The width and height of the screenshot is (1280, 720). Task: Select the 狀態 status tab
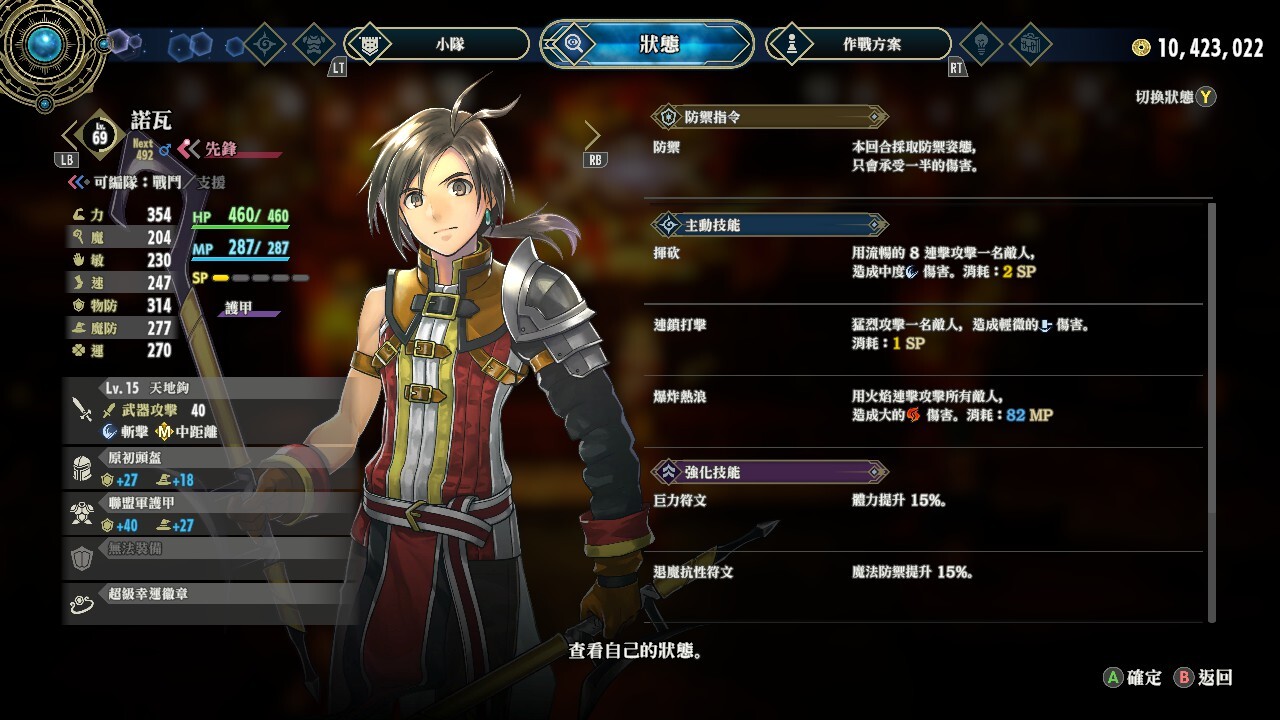(x=648, y=44)
